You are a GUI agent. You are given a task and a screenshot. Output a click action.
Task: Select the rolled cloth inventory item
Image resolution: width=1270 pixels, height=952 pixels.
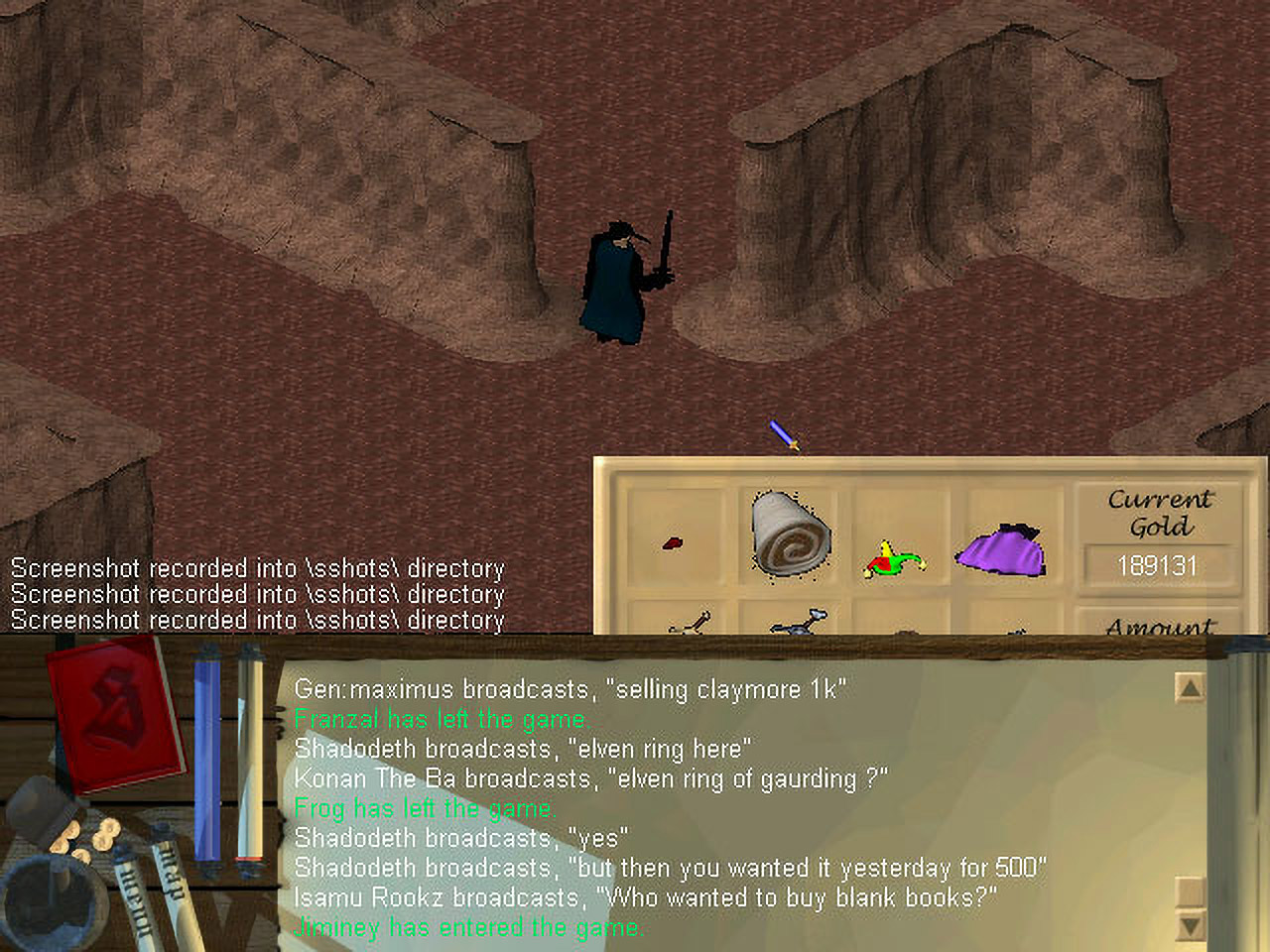click(789, 533)
